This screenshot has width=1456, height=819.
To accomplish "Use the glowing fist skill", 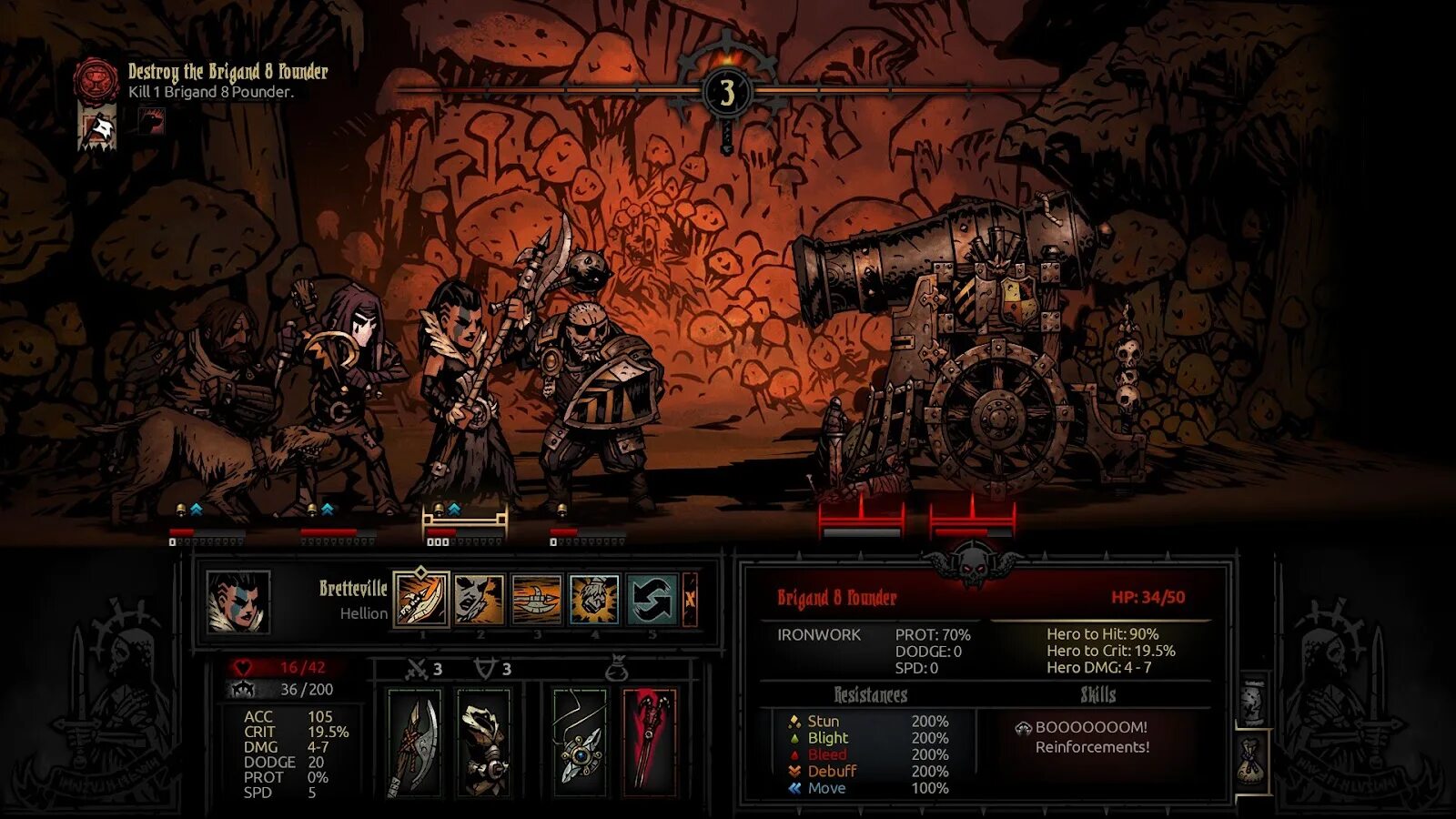I will pyautogui.click(x=594, y=599).
